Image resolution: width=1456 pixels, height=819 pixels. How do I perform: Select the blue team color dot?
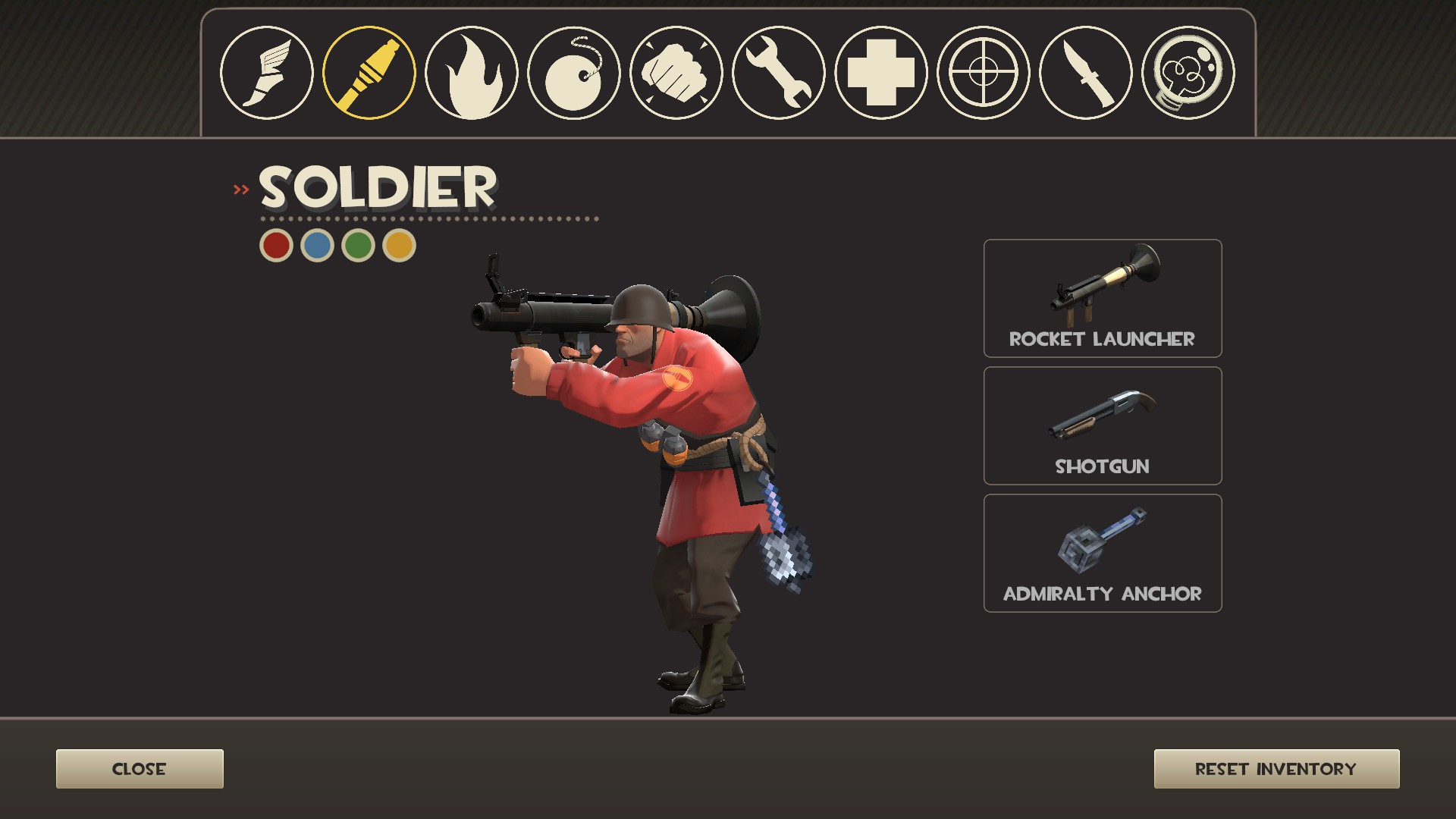tap(316, 245)
